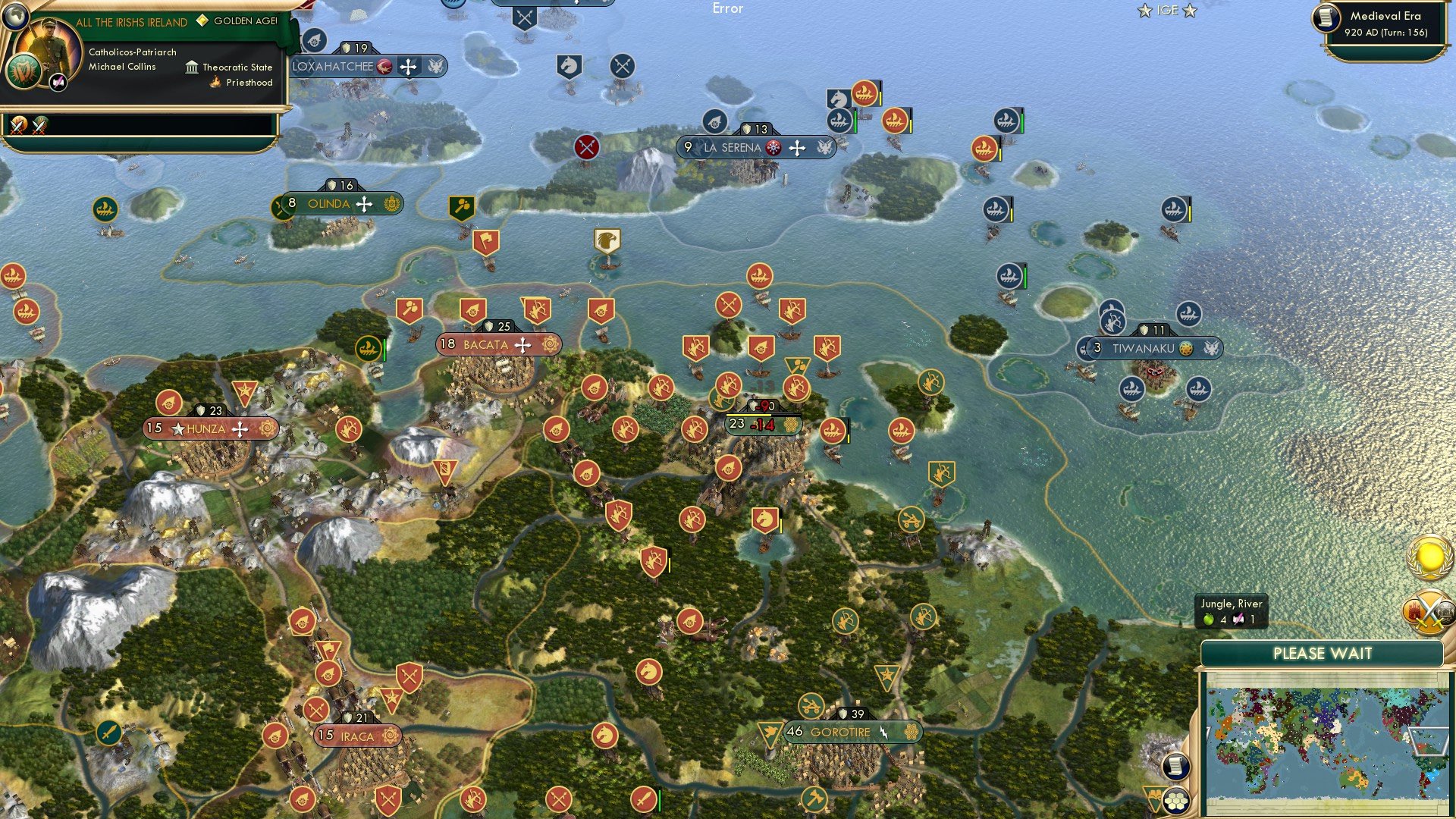Click Bacata's production cross icon
The width and height of the screenshot is (1456, 819).
(x=522, y=344)
